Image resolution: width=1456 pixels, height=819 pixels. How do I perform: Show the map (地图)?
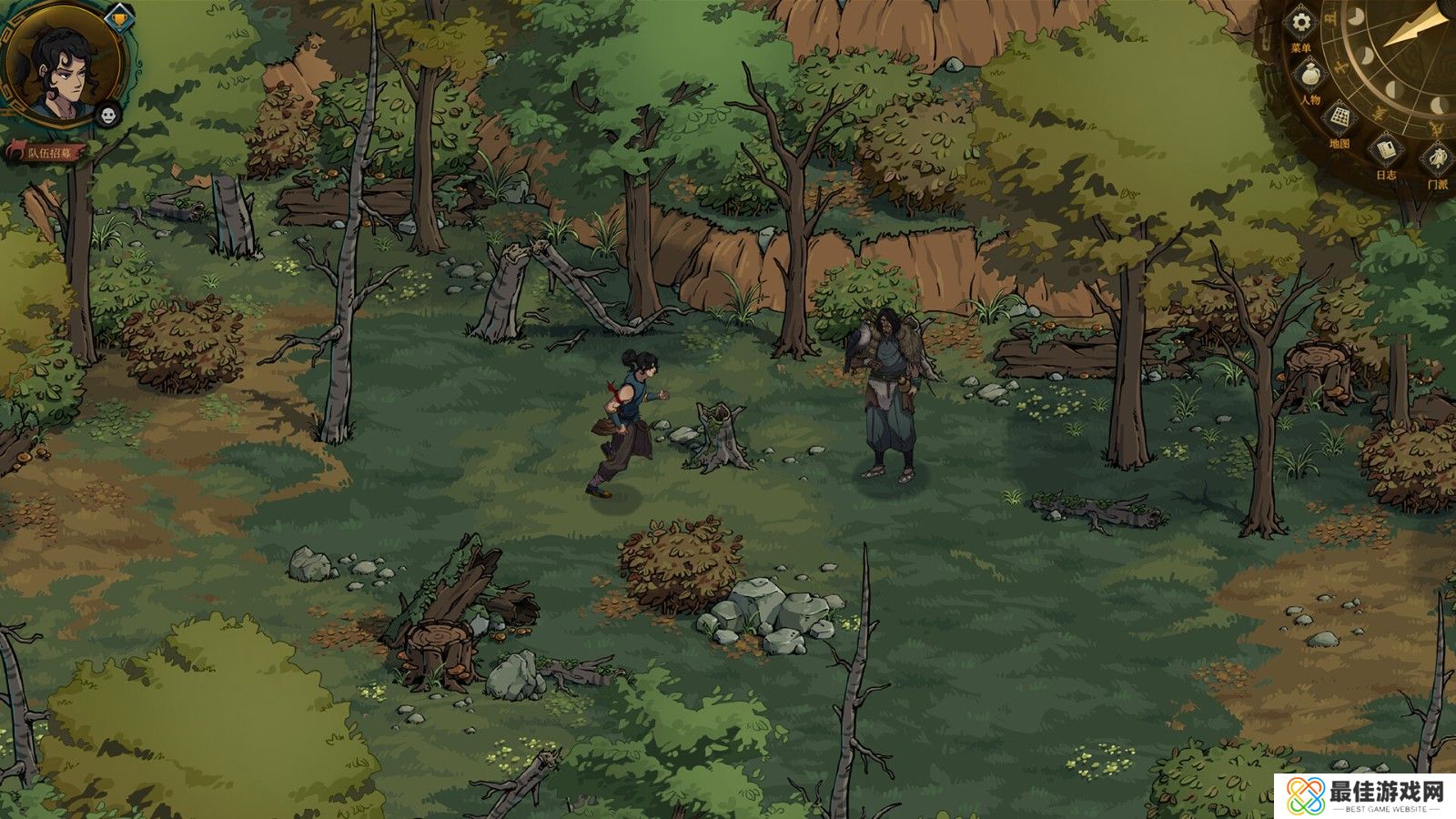tap(1340, 119)
